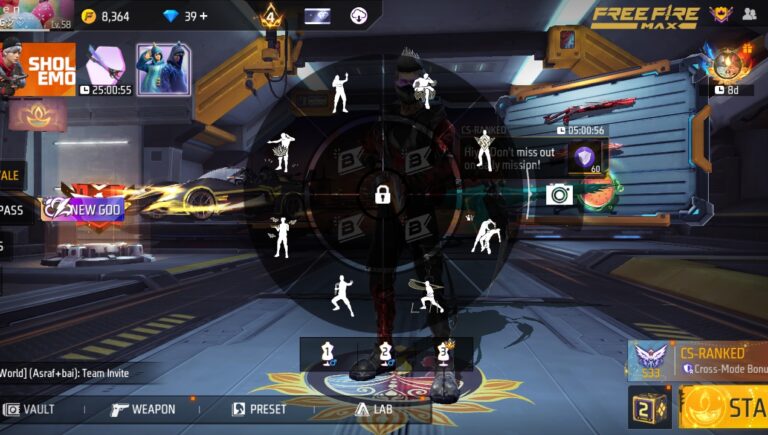This screenshot has height=435, width=768.
Task: Open the event icon with 8d remaining
Action: point(728,67)
